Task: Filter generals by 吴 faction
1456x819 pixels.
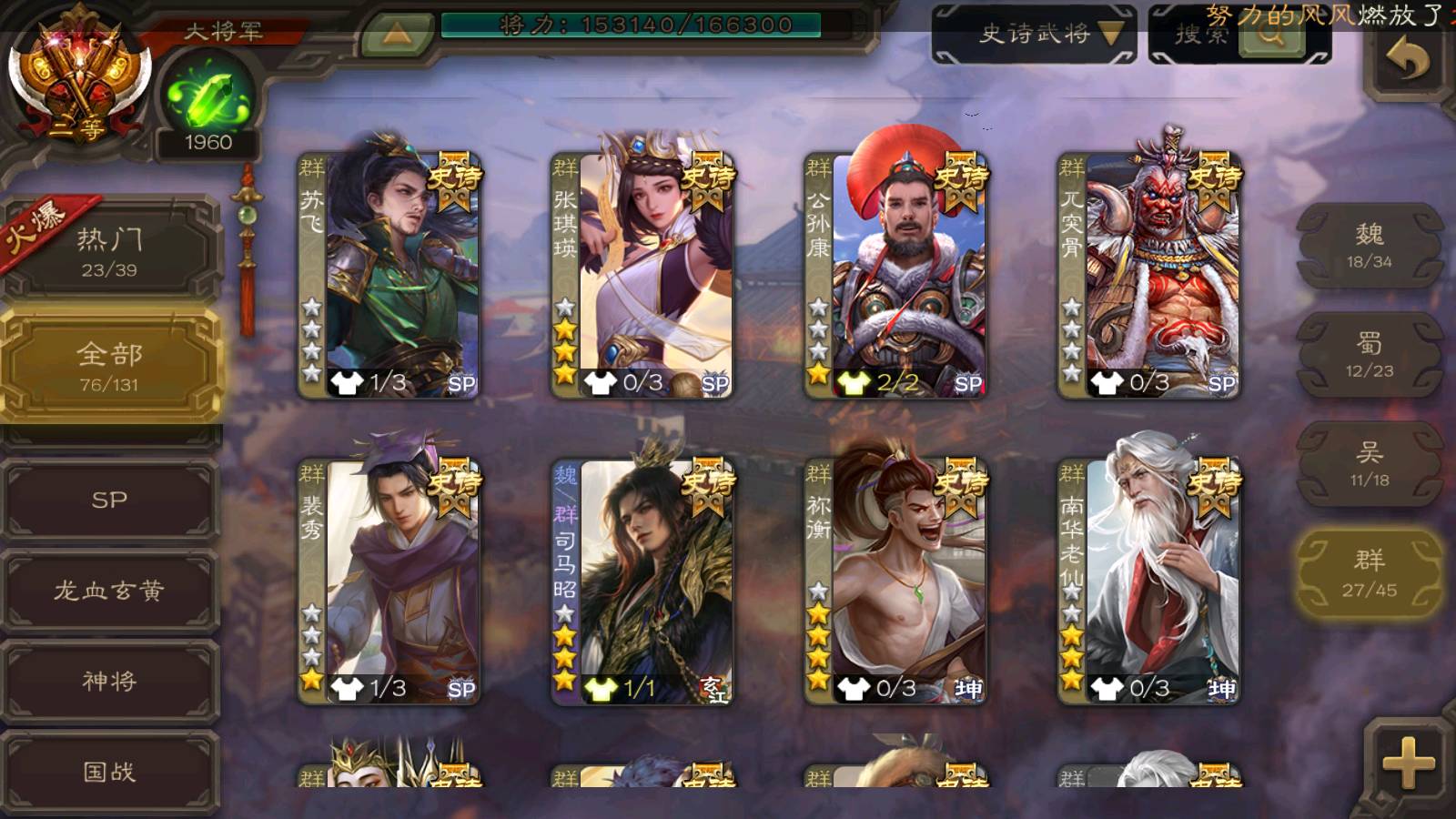Action: pos(1369,464)
